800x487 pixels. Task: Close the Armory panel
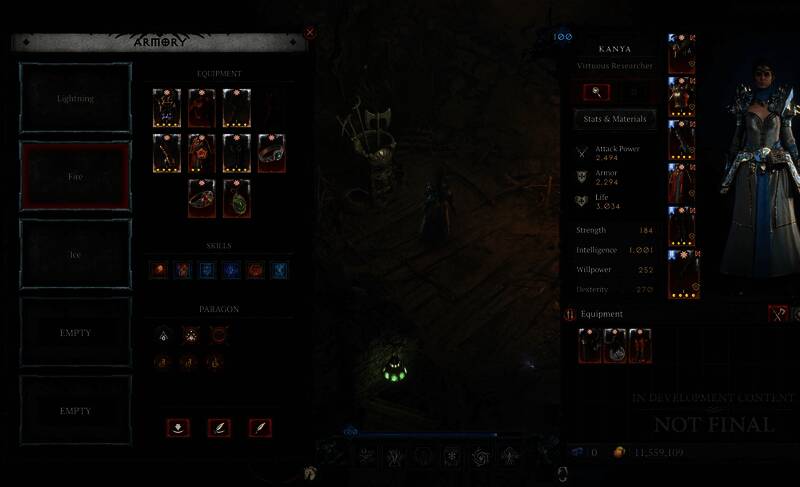309,32
